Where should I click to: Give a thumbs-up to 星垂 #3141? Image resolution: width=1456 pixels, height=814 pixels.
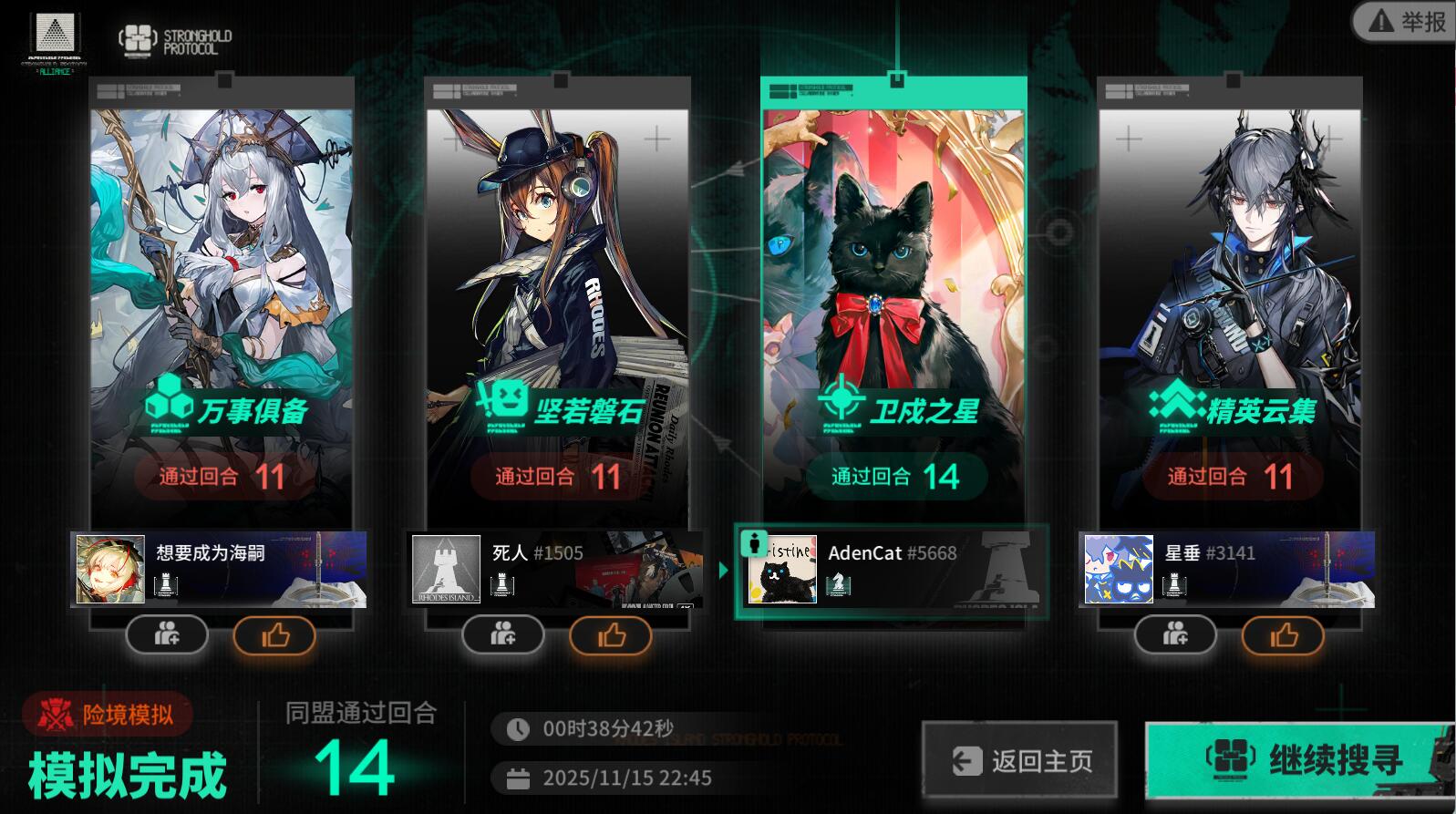(1283, 635)
